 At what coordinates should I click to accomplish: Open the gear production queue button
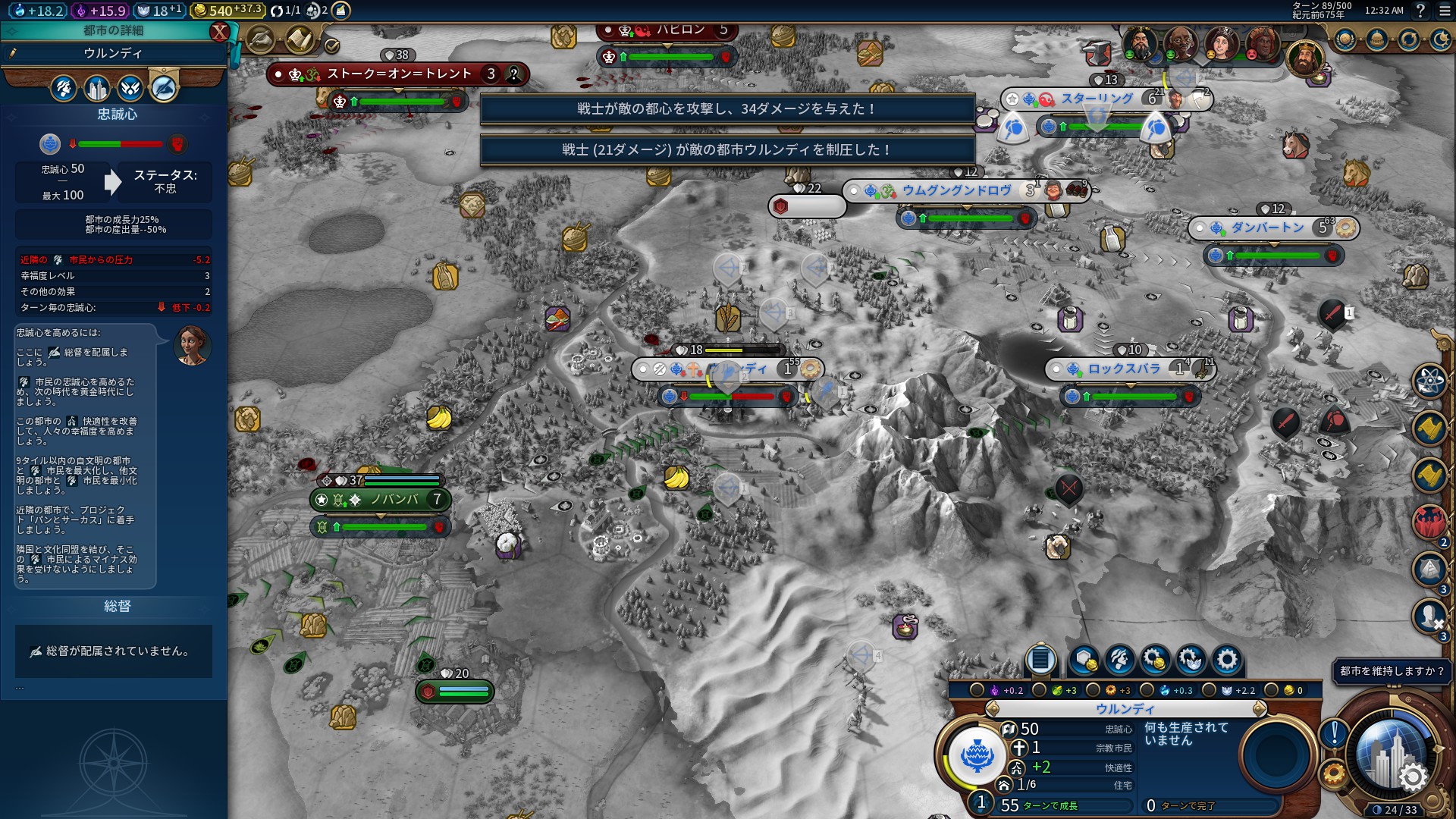click(x=1226, y=660)
